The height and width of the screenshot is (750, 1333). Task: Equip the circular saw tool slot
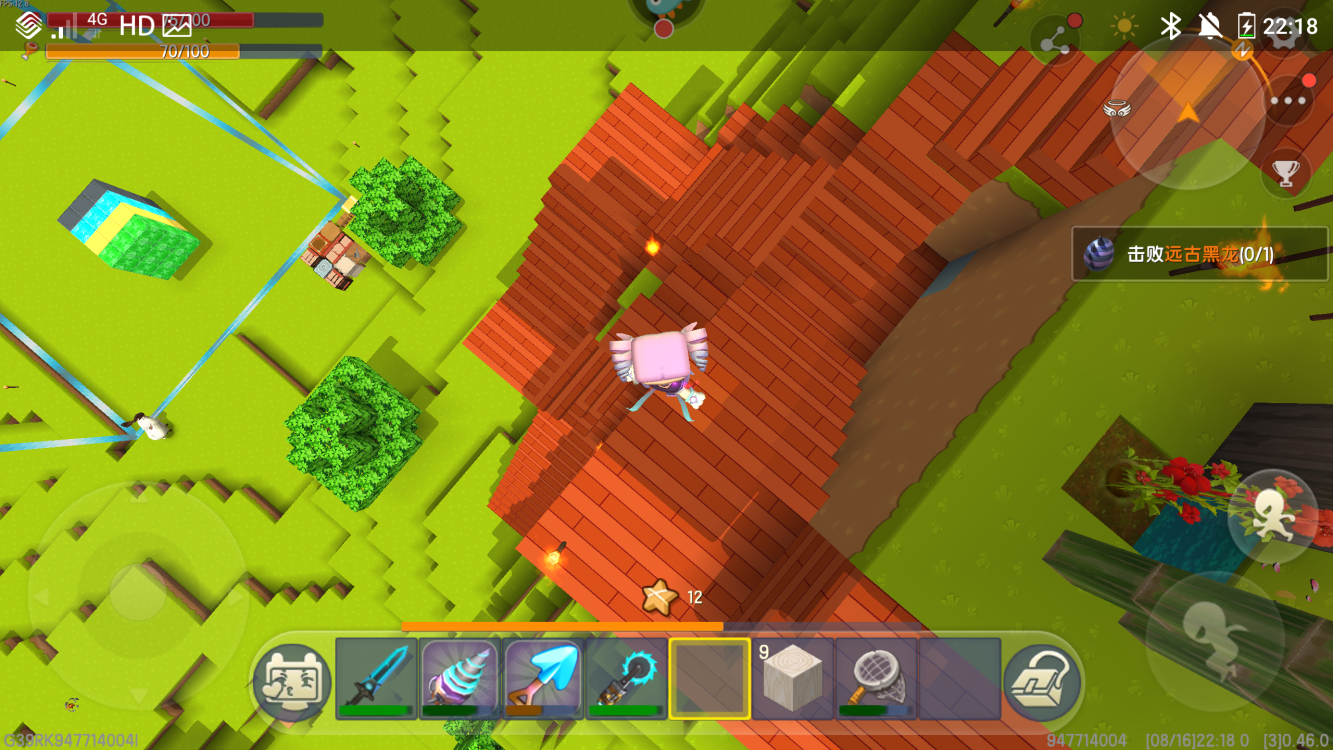[626, 678]
